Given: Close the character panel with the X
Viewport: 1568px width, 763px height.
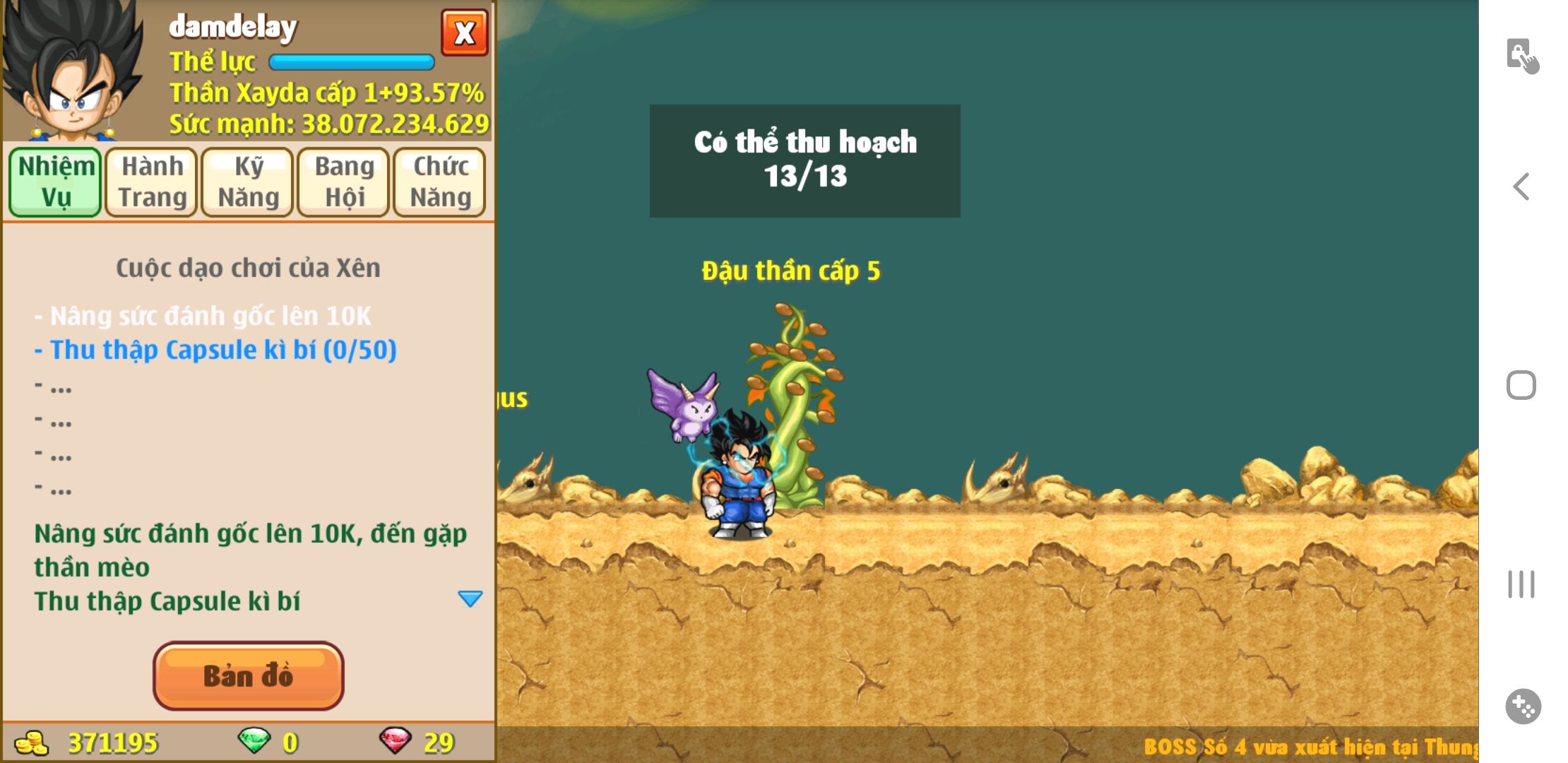Looking at the screenshot, I should (464, 33).
